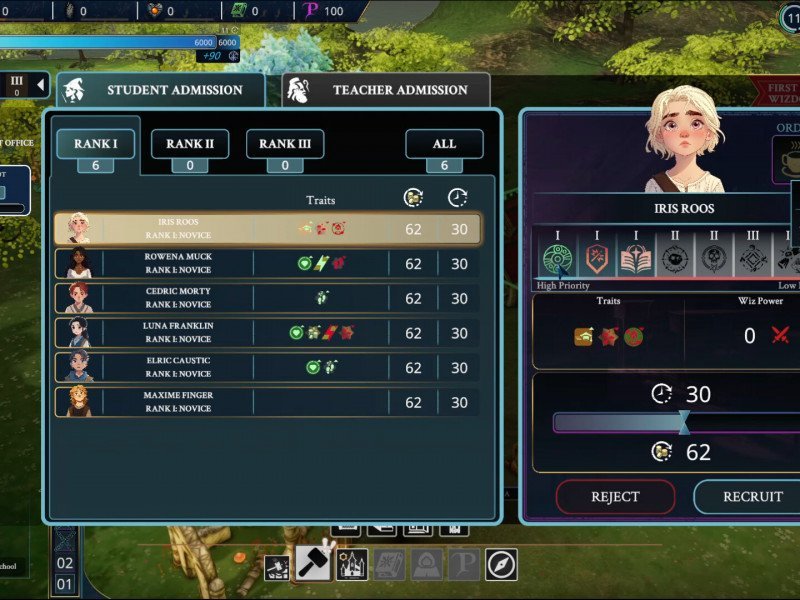
Task: Open the Student Admission tab
Action: [161, 90]
